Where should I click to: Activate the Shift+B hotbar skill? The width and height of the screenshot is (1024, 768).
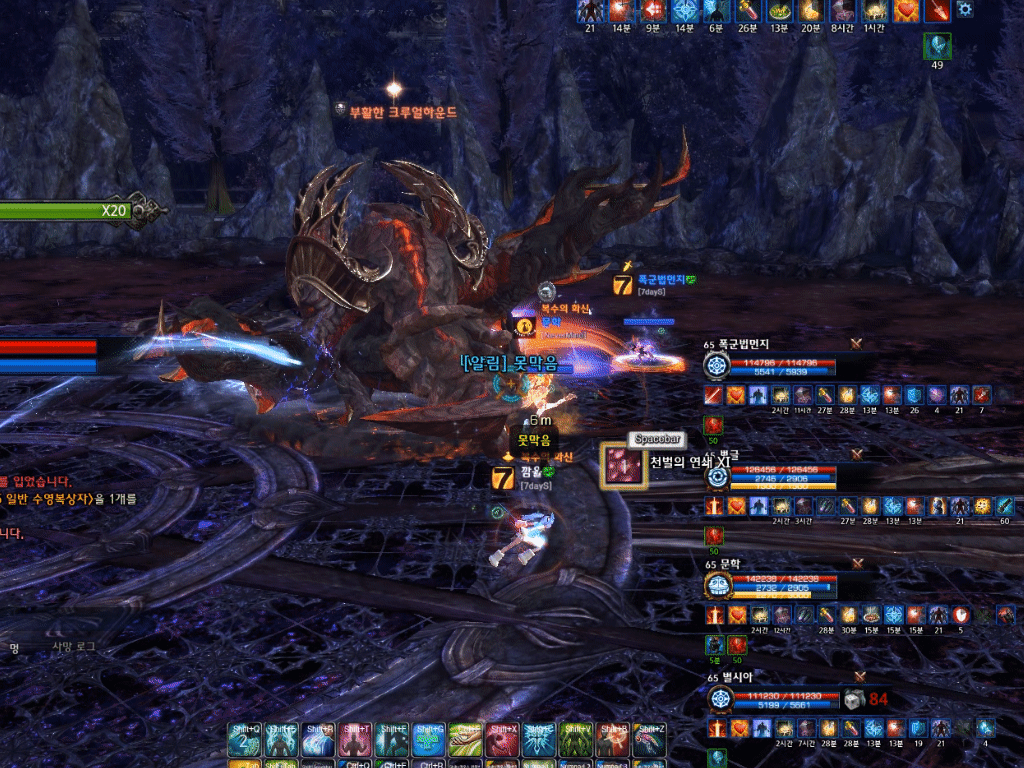pos(612,740)
